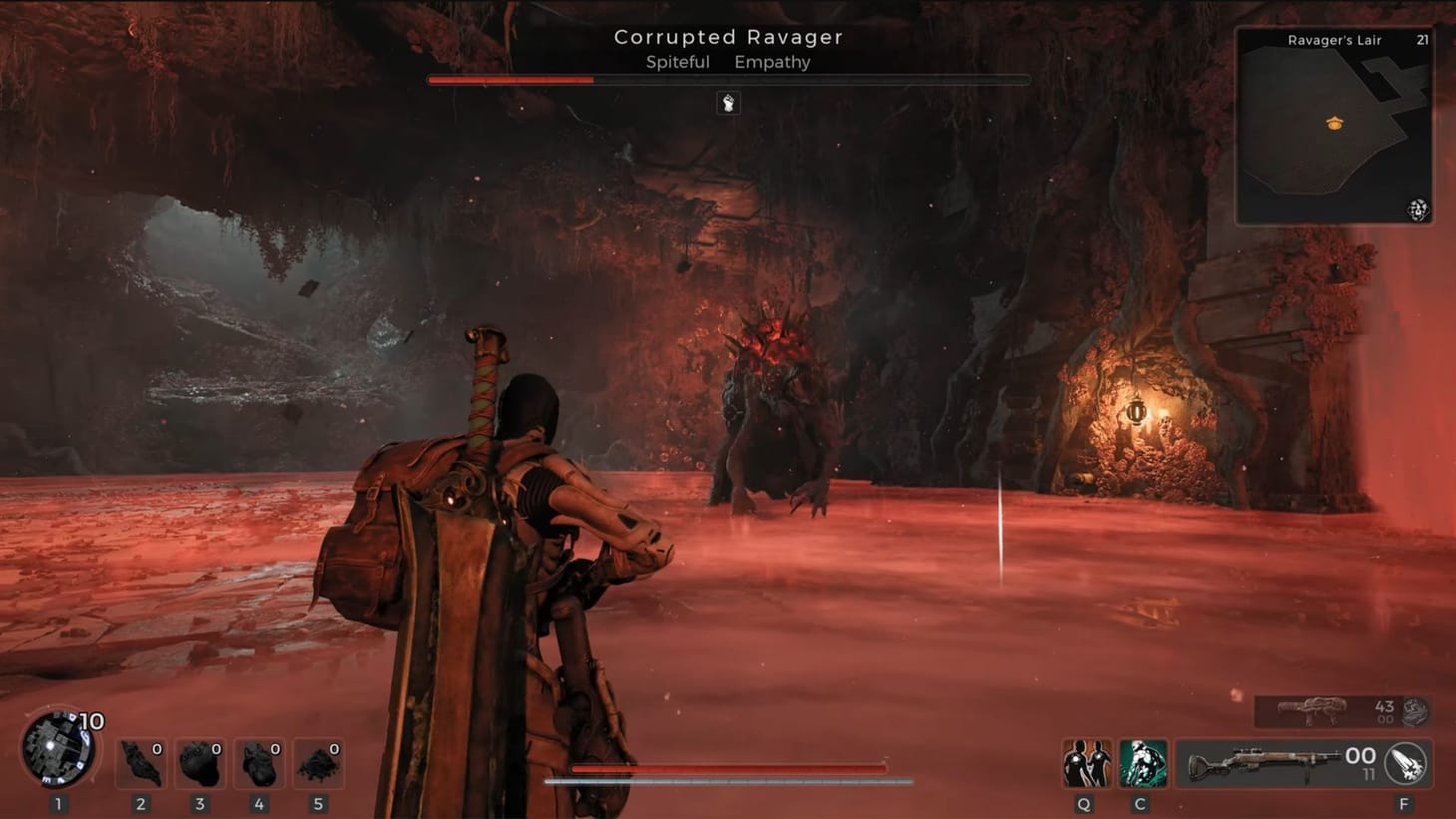1456x819 pixels.
Task: Select the heart-shaped consumable in slot 3
Action: (199, 762)
